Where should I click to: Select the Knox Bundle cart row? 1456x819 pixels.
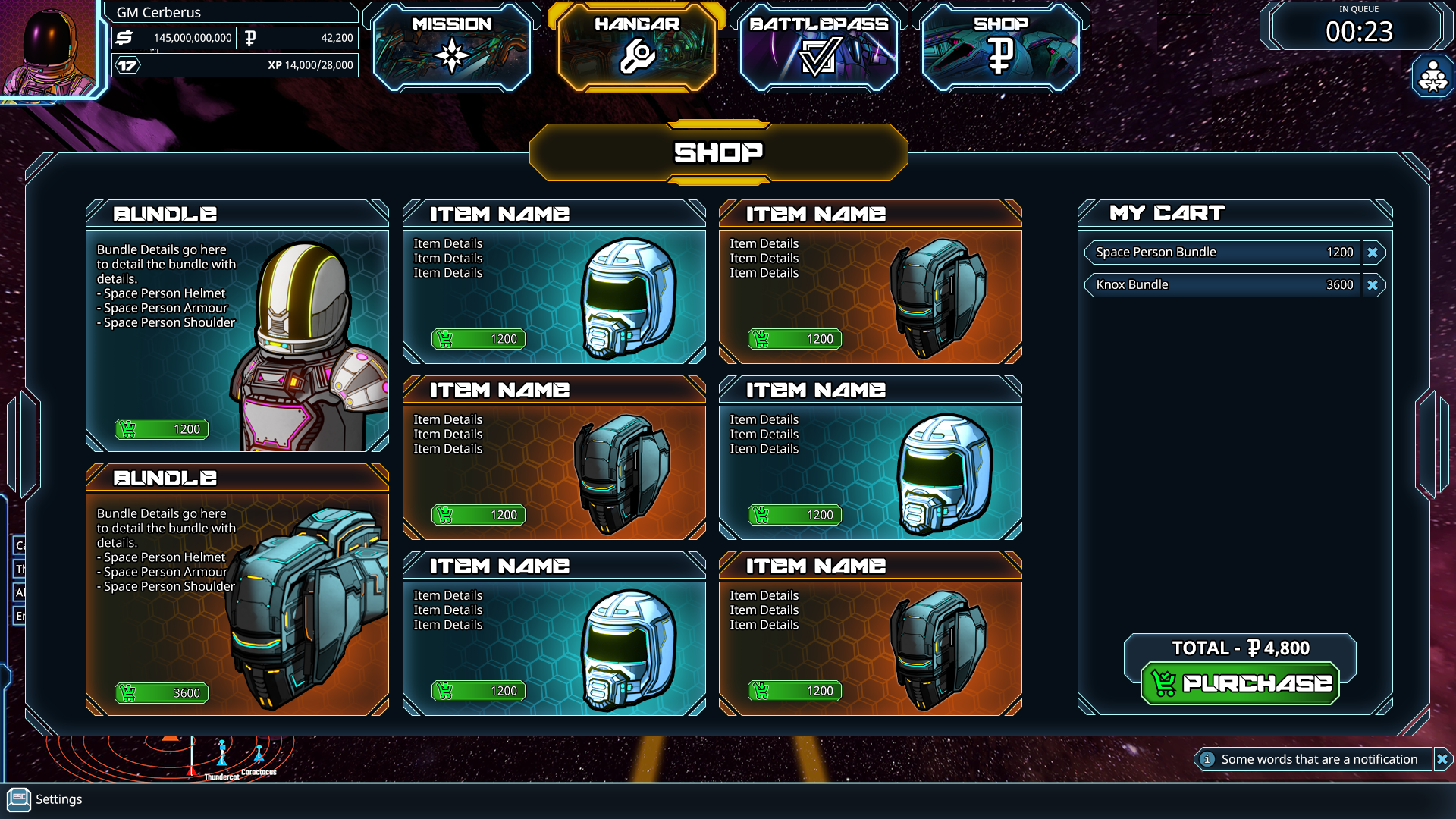(x=1222, y=285)
